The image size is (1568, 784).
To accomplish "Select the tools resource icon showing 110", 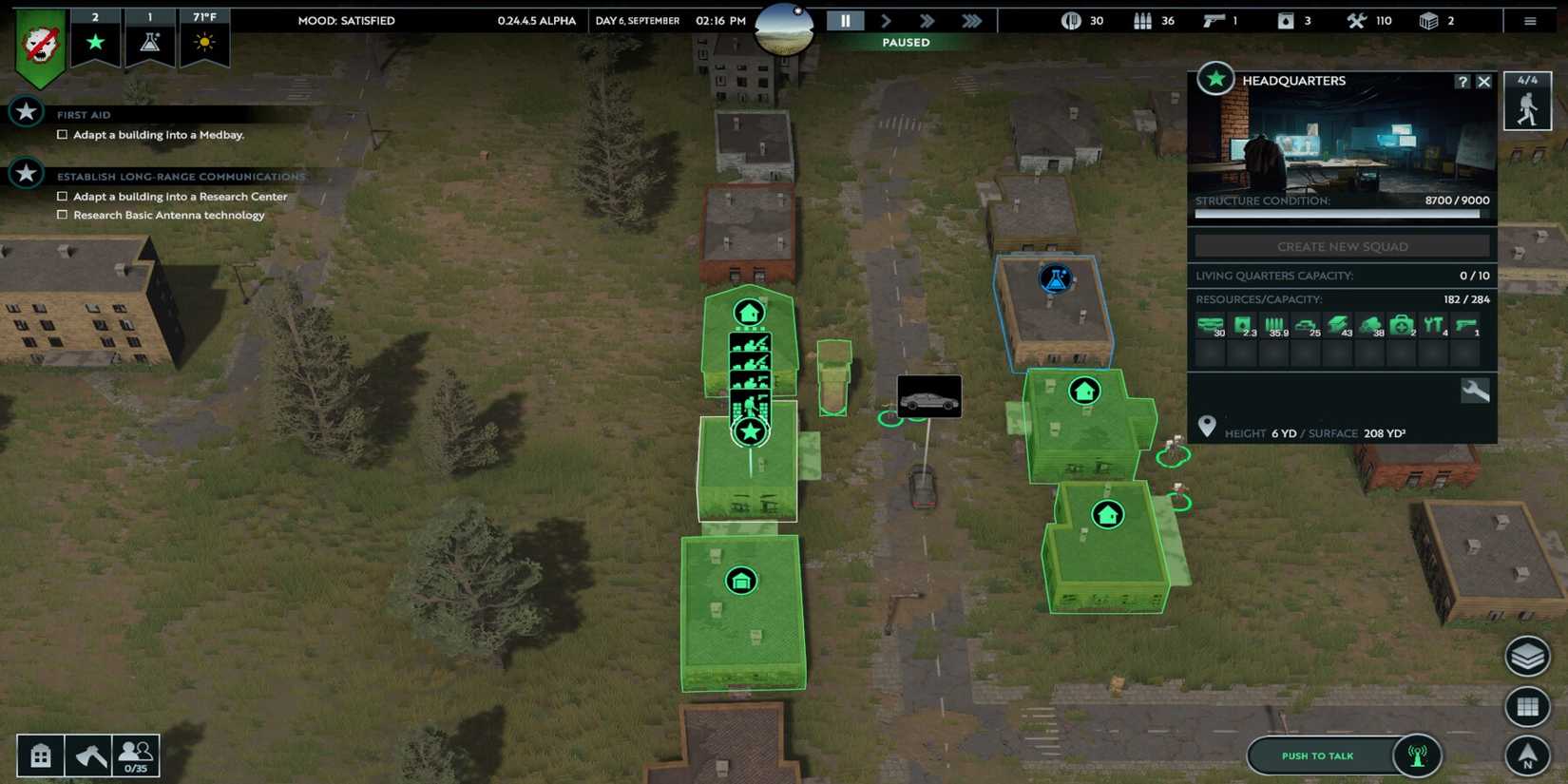I will coord(1356,20).
